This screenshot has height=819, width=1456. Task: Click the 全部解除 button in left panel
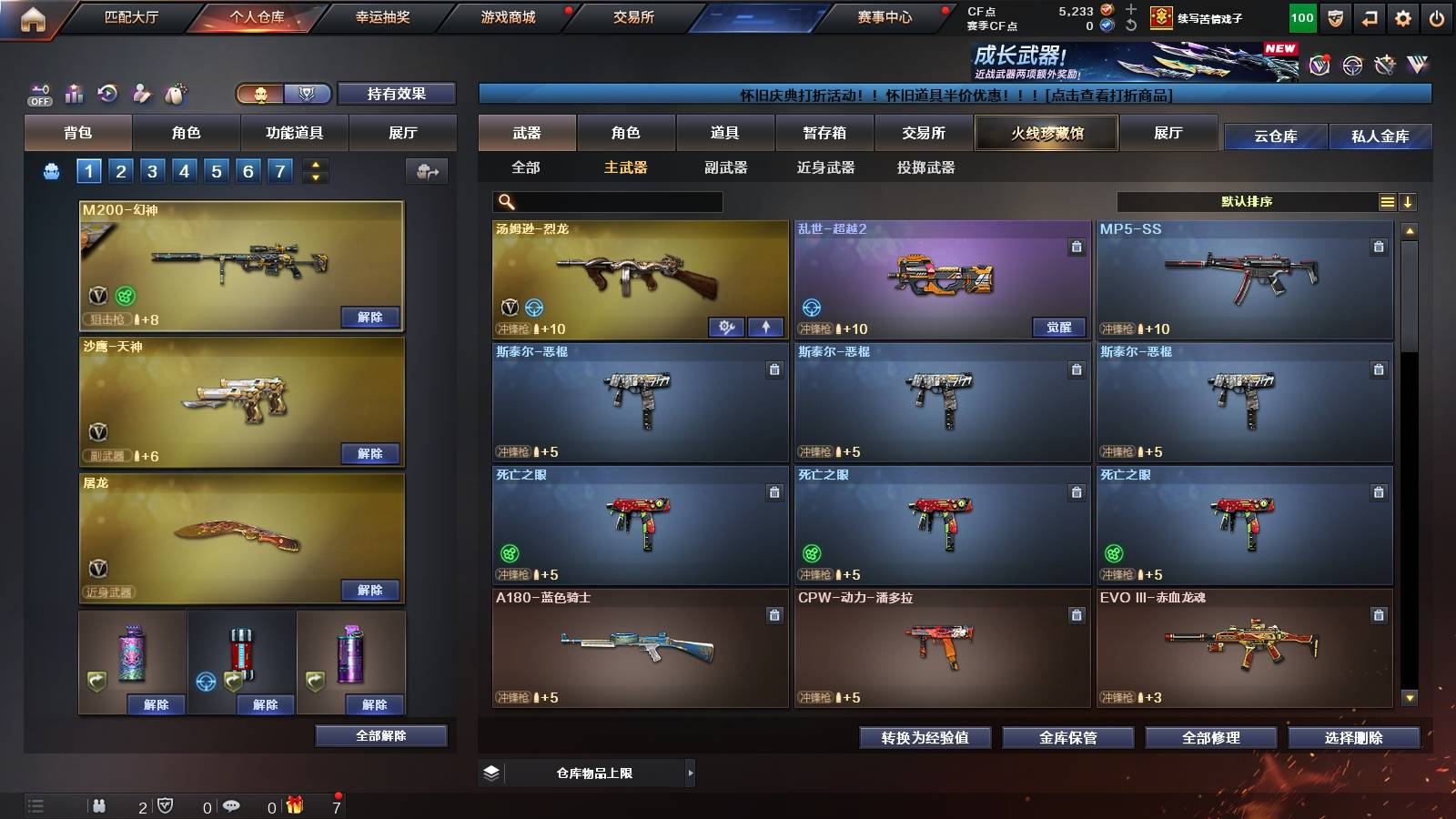pyautogui.click(x=379, y=735)
